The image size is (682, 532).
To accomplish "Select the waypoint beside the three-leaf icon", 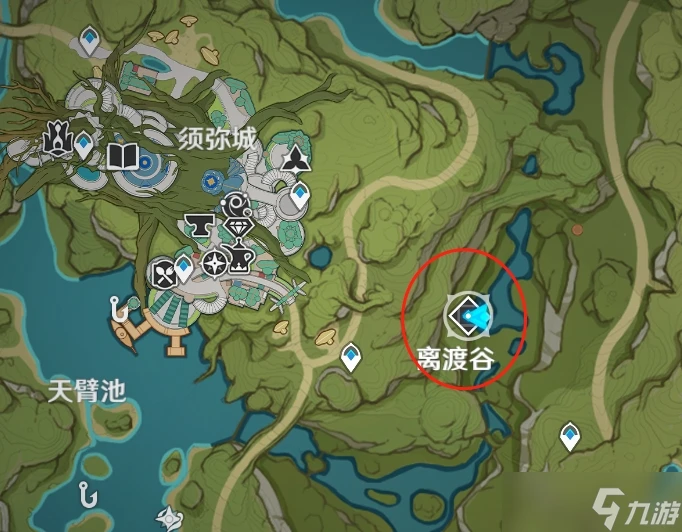I will pyautogui.click(x=300, y=196).
